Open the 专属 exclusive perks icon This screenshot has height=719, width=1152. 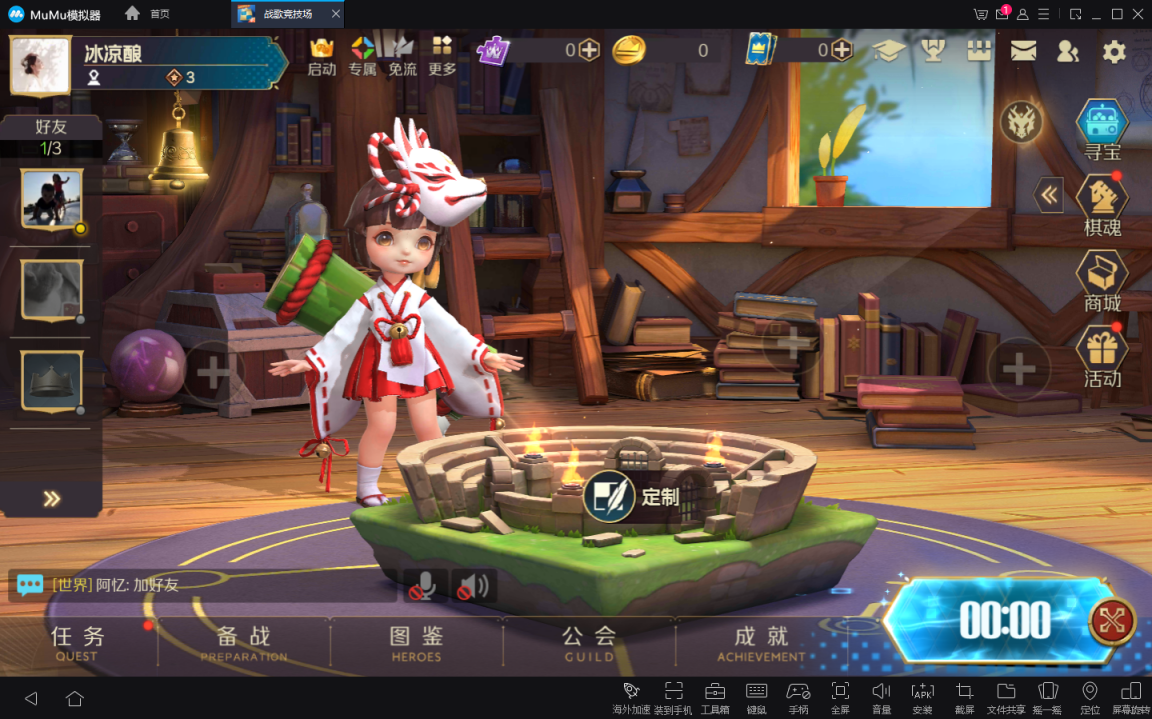pos(362,56)
